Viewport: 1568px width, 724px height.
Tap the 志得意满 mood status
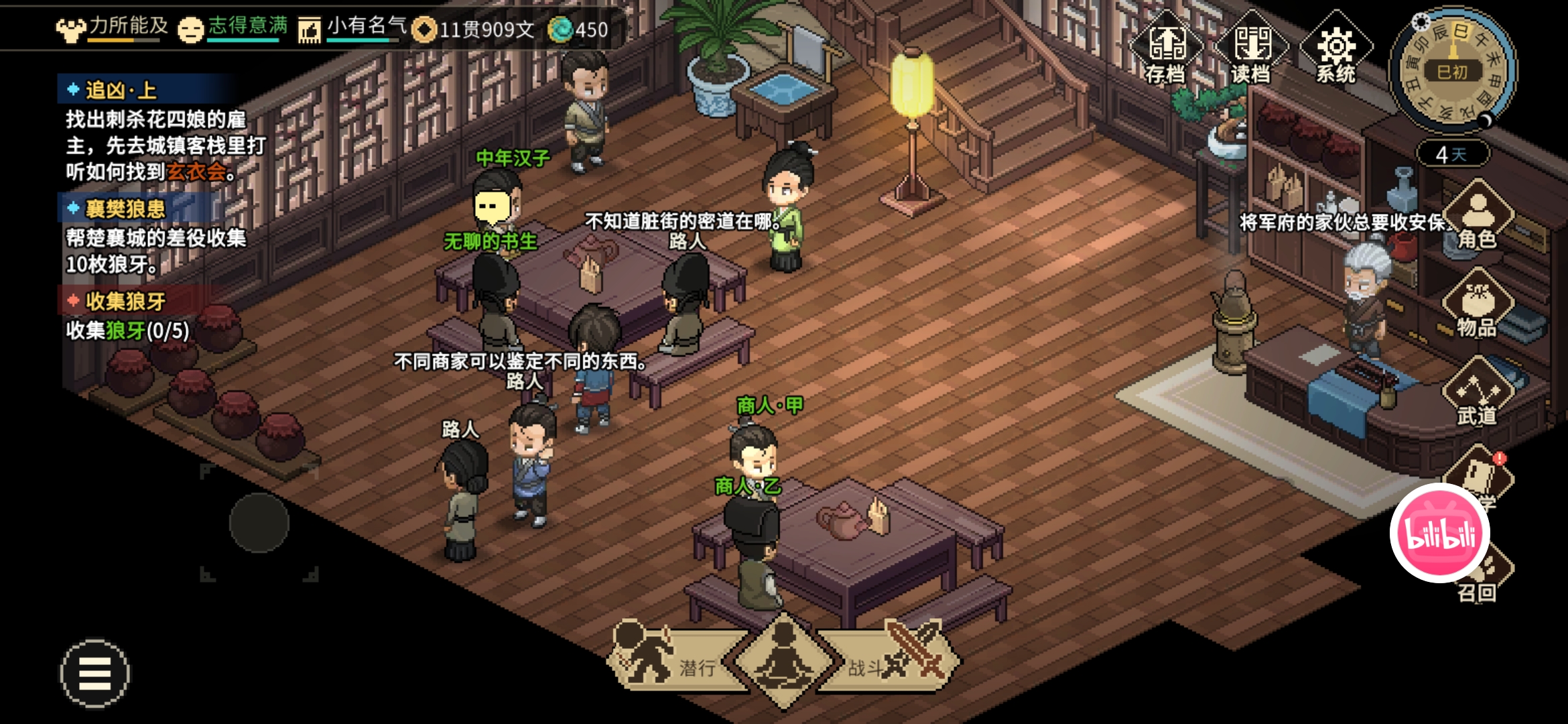tap(233, 27)
